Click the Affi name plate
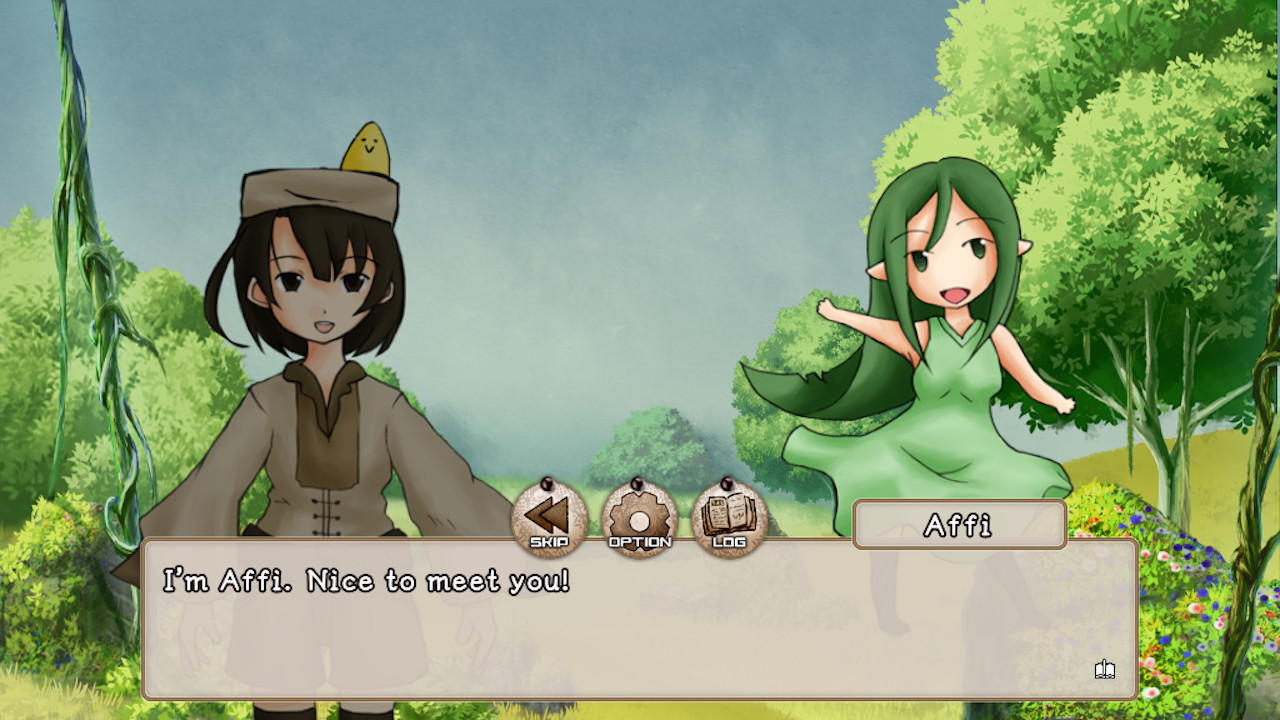The height and width of the screenshot is (720, 1280). point(959,524)
